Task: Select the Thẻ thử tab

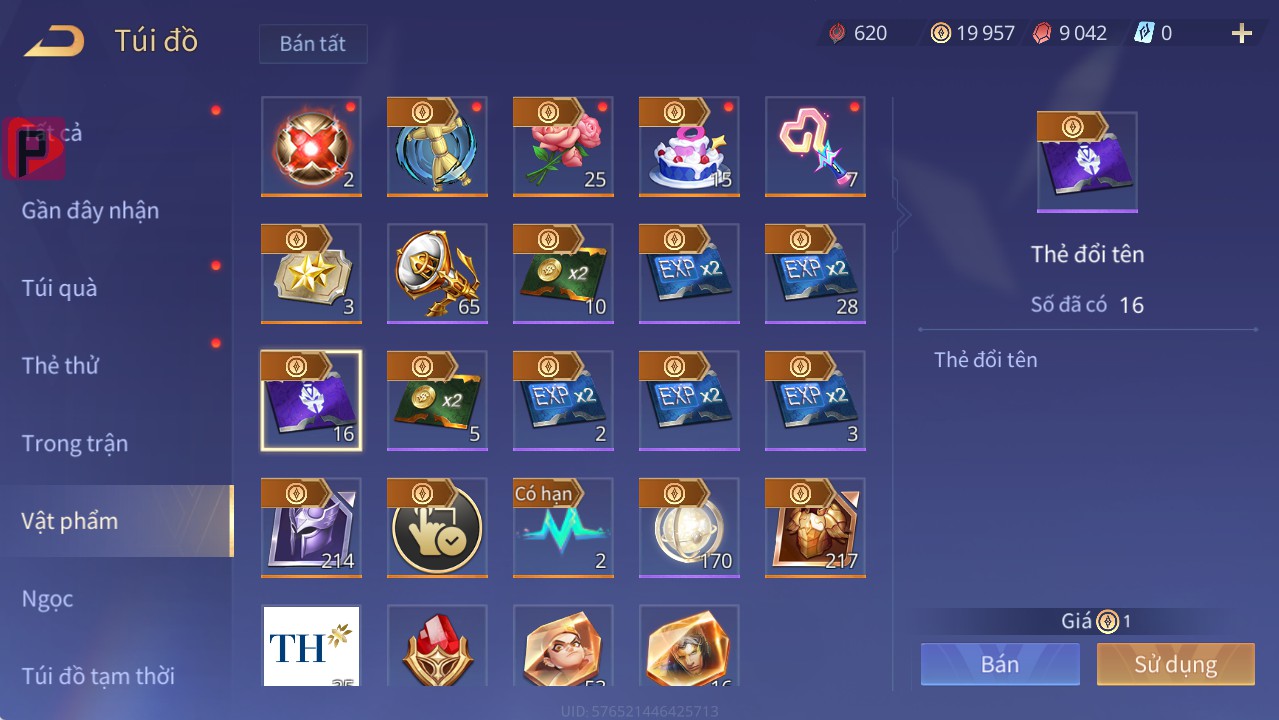Action: click(x=60, y=366)
